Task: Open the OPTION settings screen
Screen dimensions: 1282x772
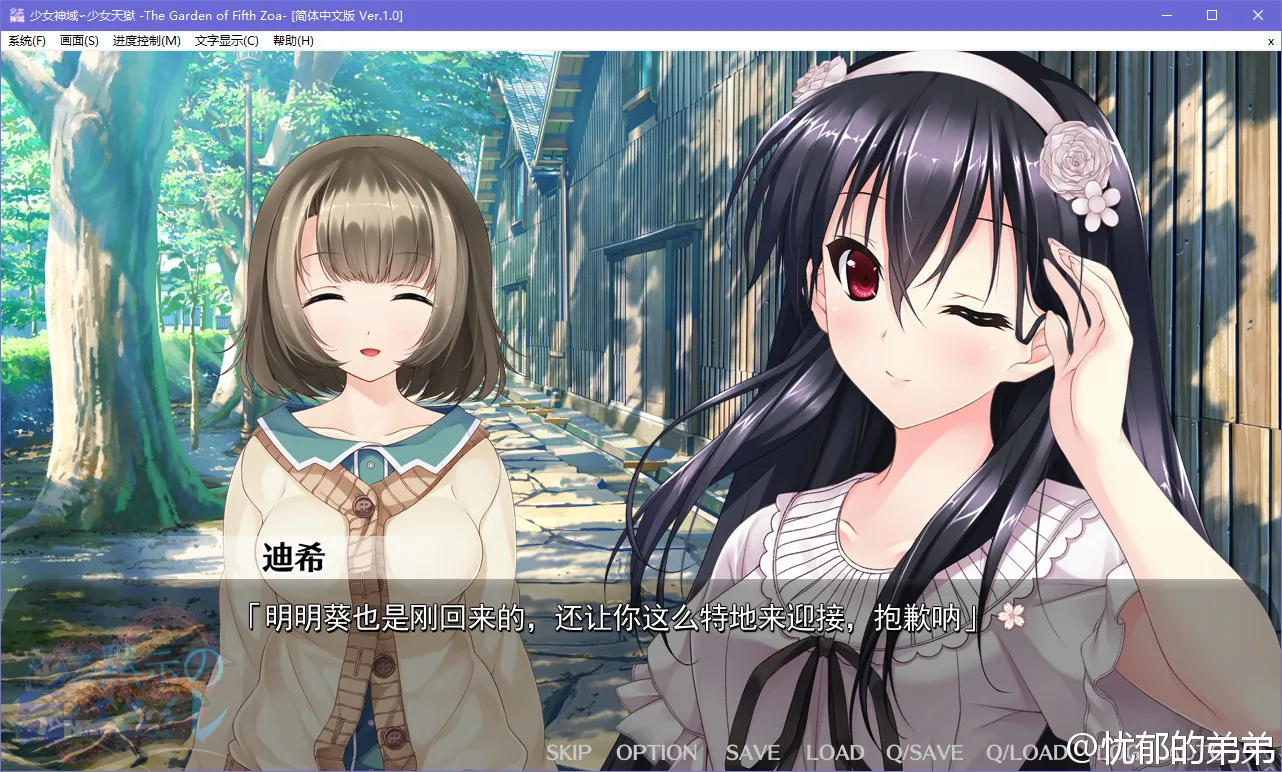Action: pyautogui.click(x=656, y=753)
